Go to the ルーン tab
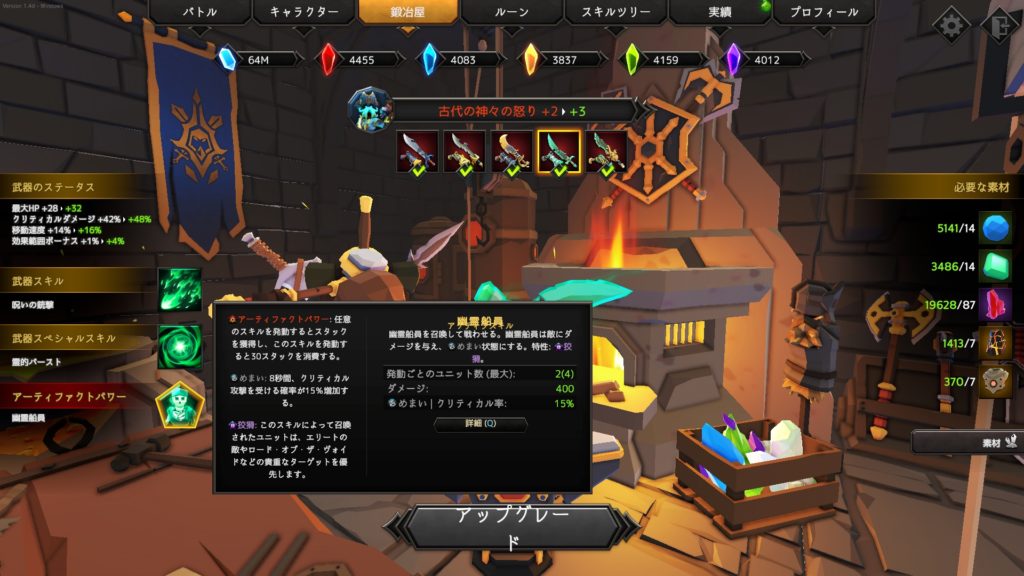Screen dimensions: 1024x576 pyautogui.click(x=510, y=13)
